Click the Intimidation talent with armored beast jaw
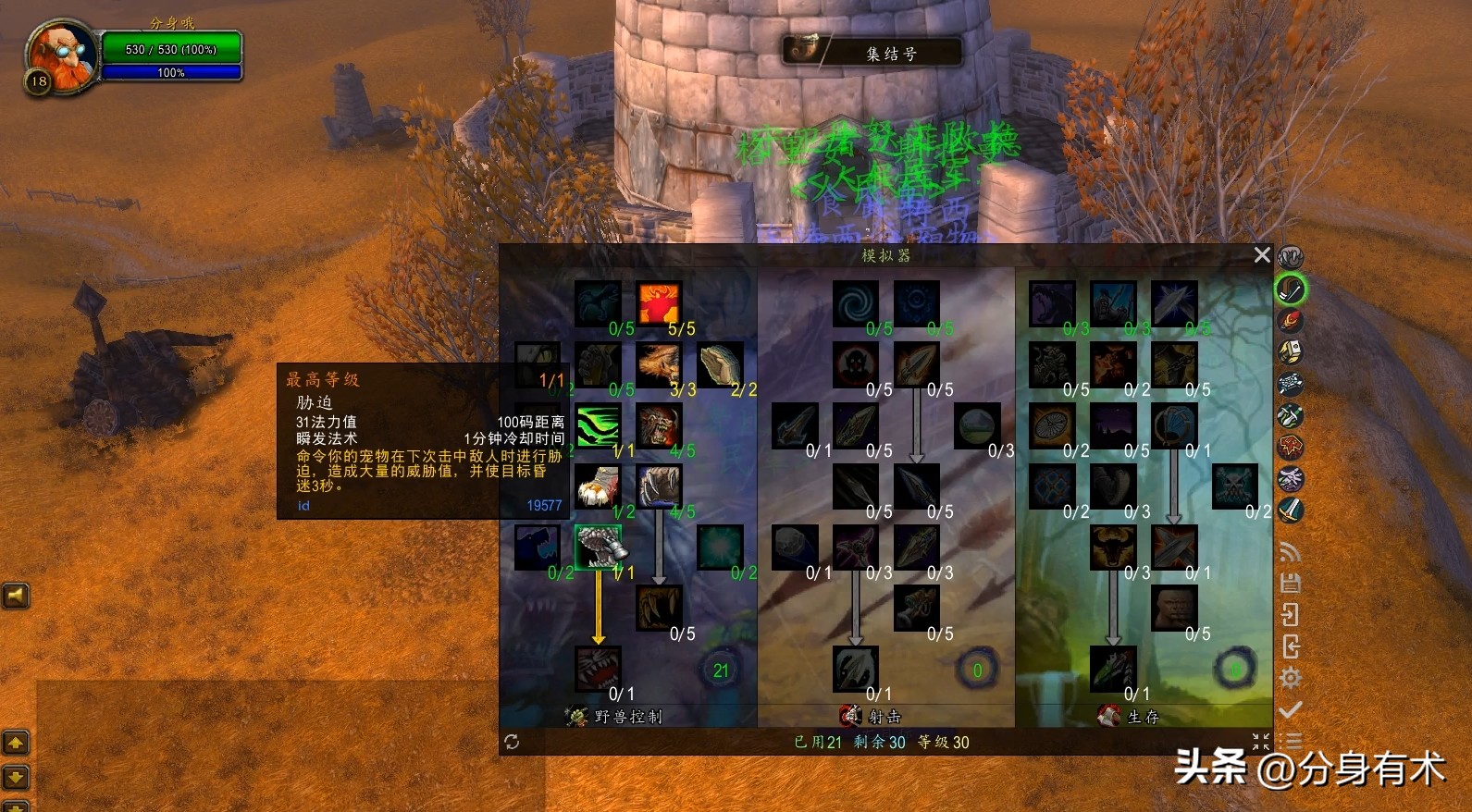 pos(598,547)
